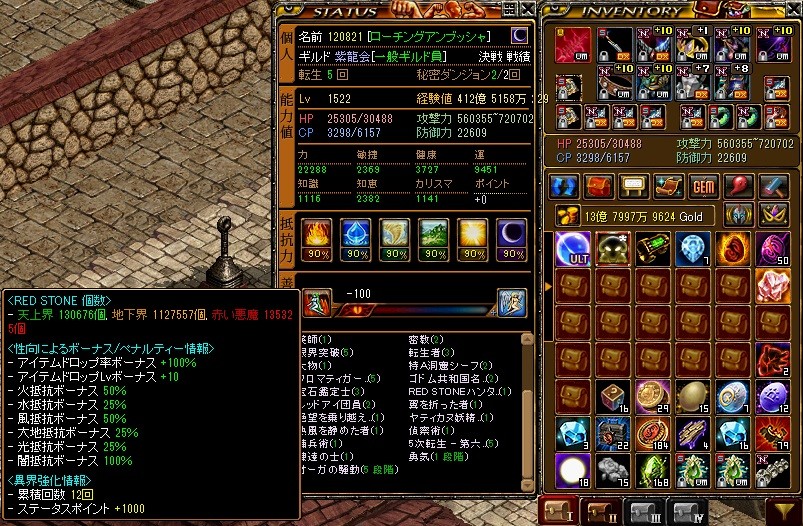This screenshot has width=803, height=526.
Task: Open inventory bag tab III
Action: click(x=643, y=513)
